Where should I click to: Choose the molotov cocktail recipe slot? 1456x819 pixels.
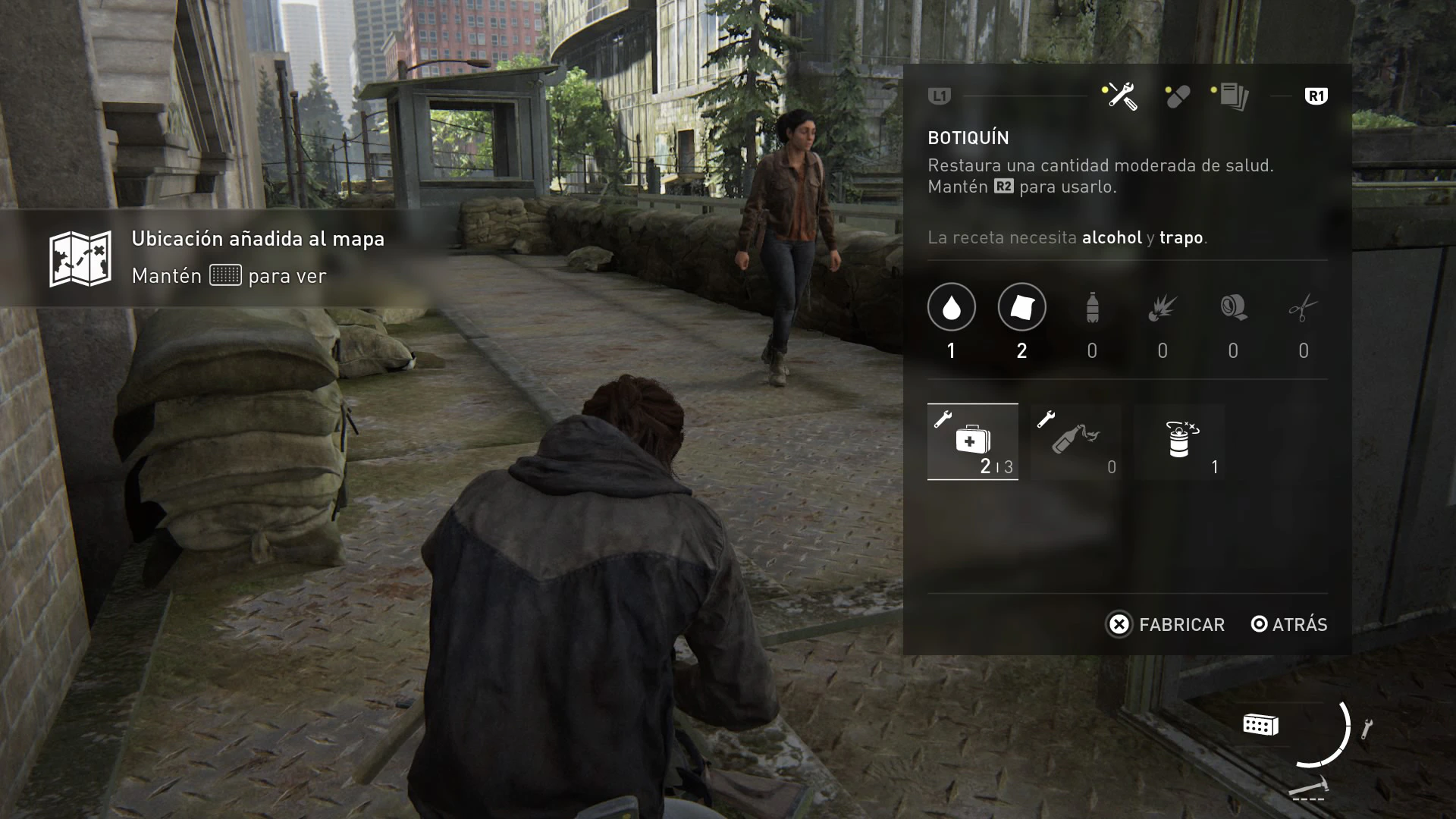click(x=1075, y=441)
